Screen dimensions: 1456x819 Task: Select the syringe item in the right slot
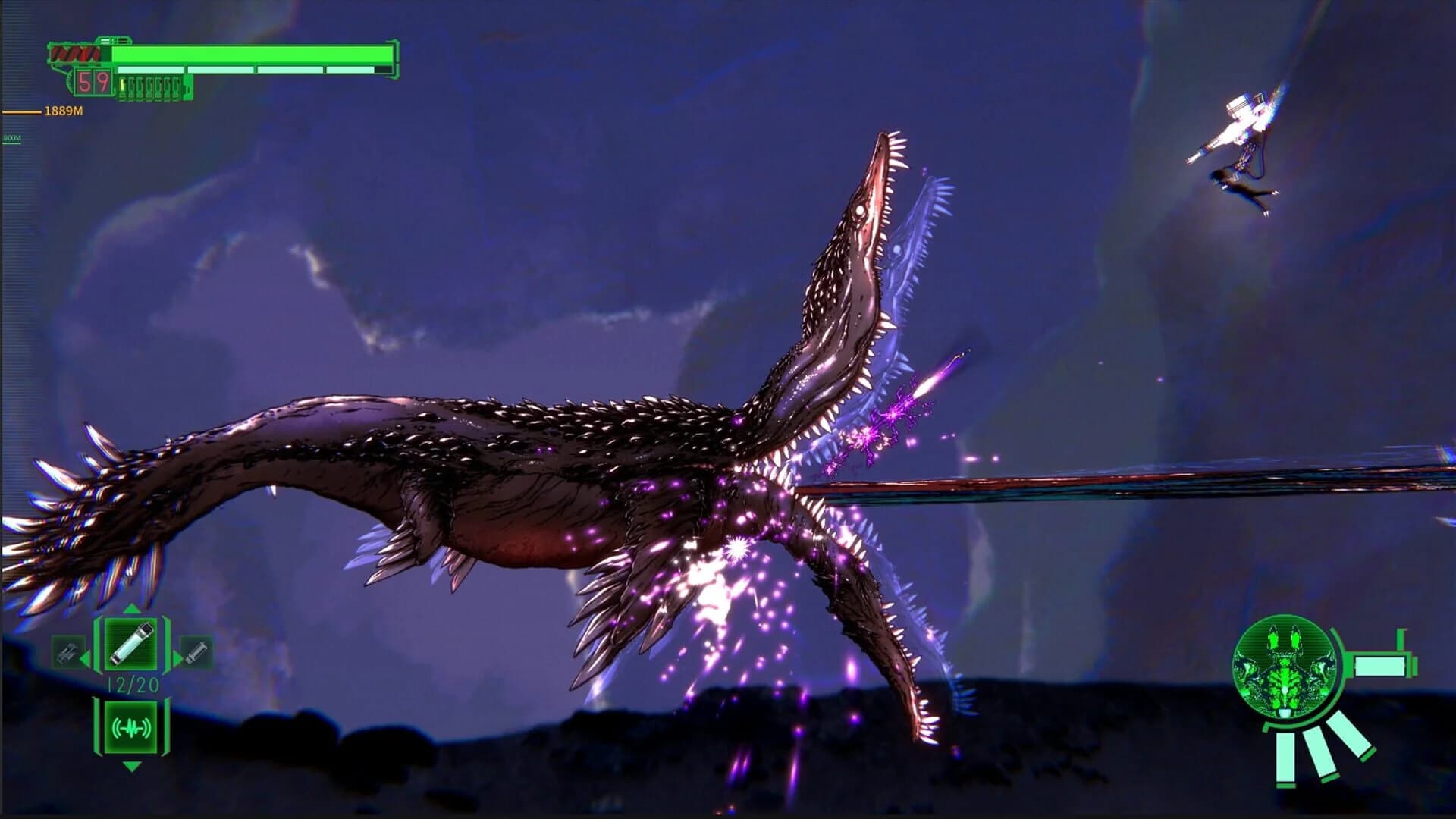click(x=195, y=651)
